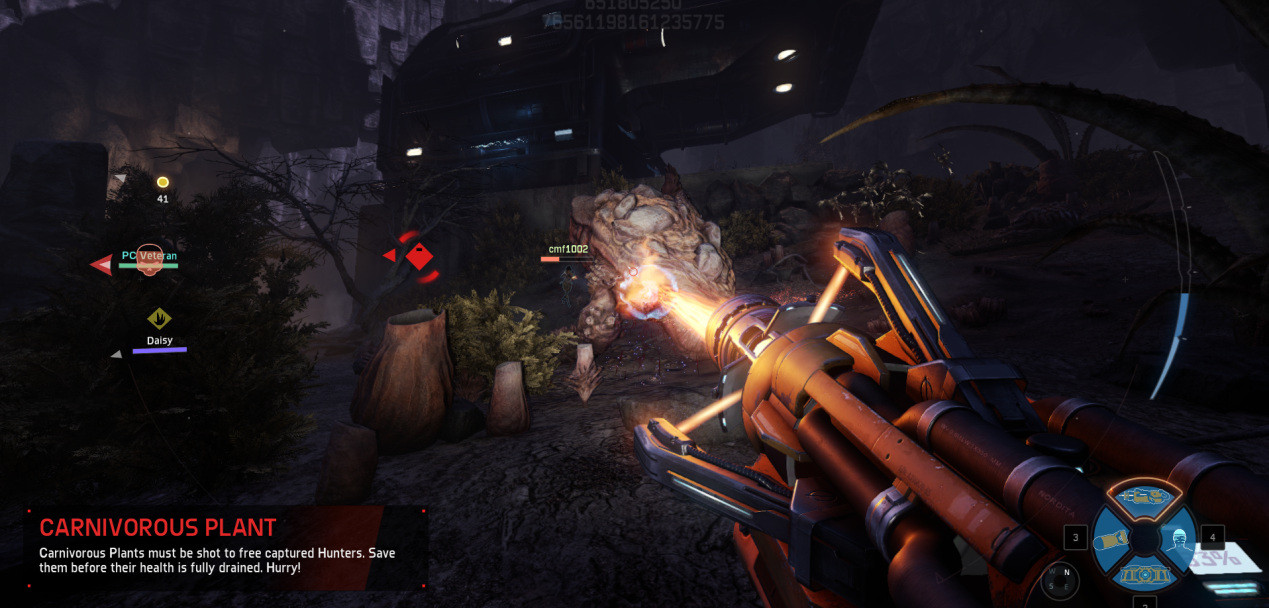The width and height of the screenshot is (1269, 608).
Task: Select the minigun weapon in the wheel
Action: click(x=1142, y=496)
